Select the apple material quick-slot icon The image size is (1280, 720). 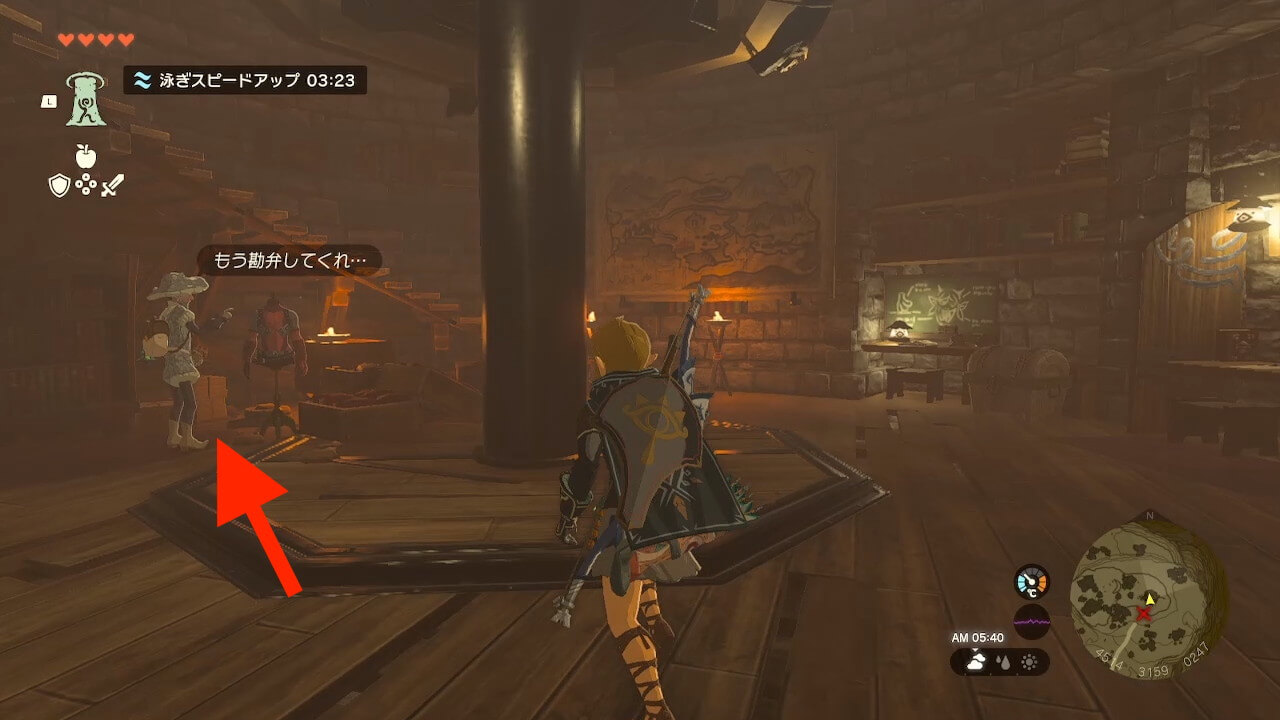[85, 156]
